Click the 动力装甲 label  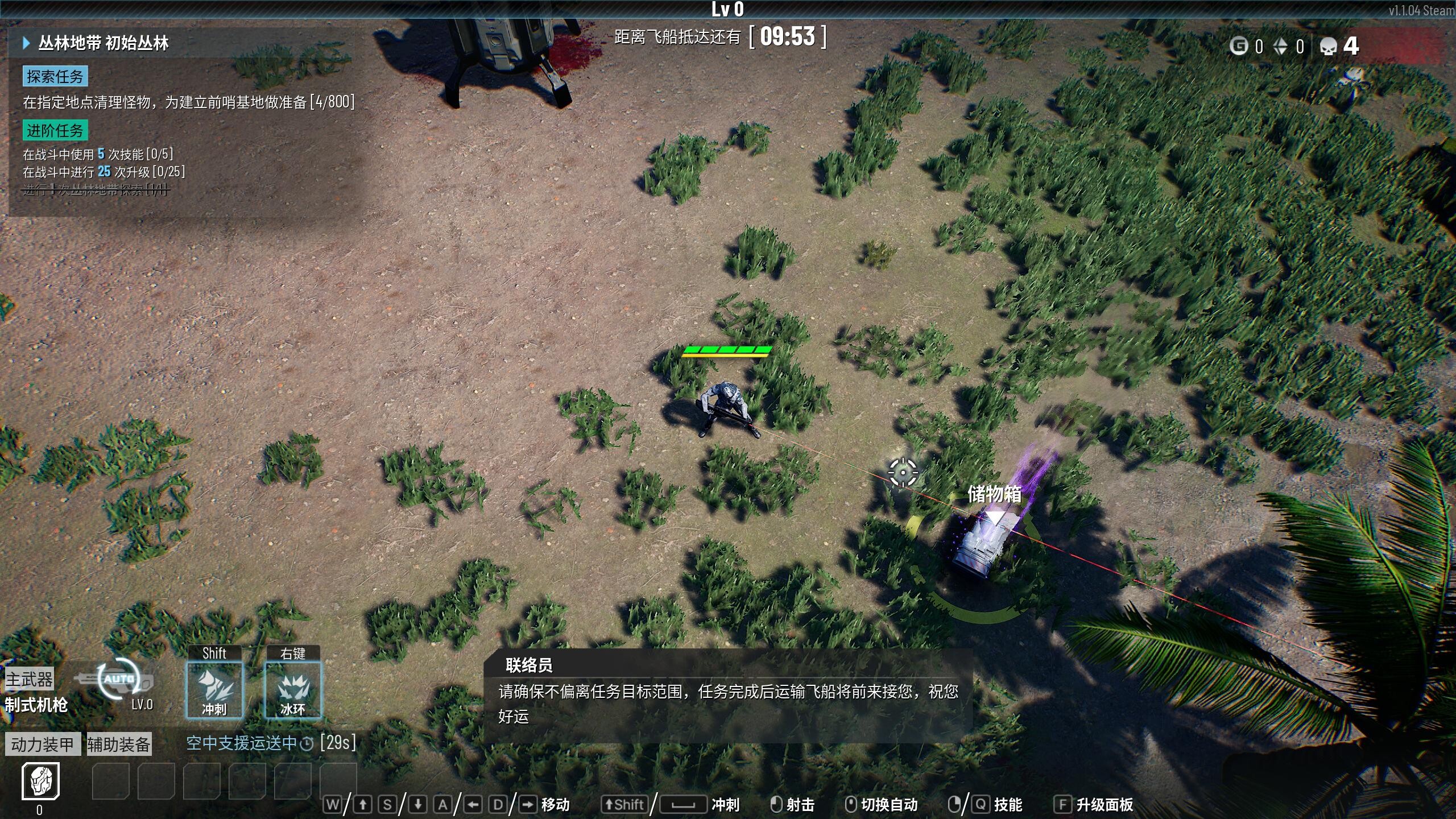pyautogui.click(x=43, y=744)
